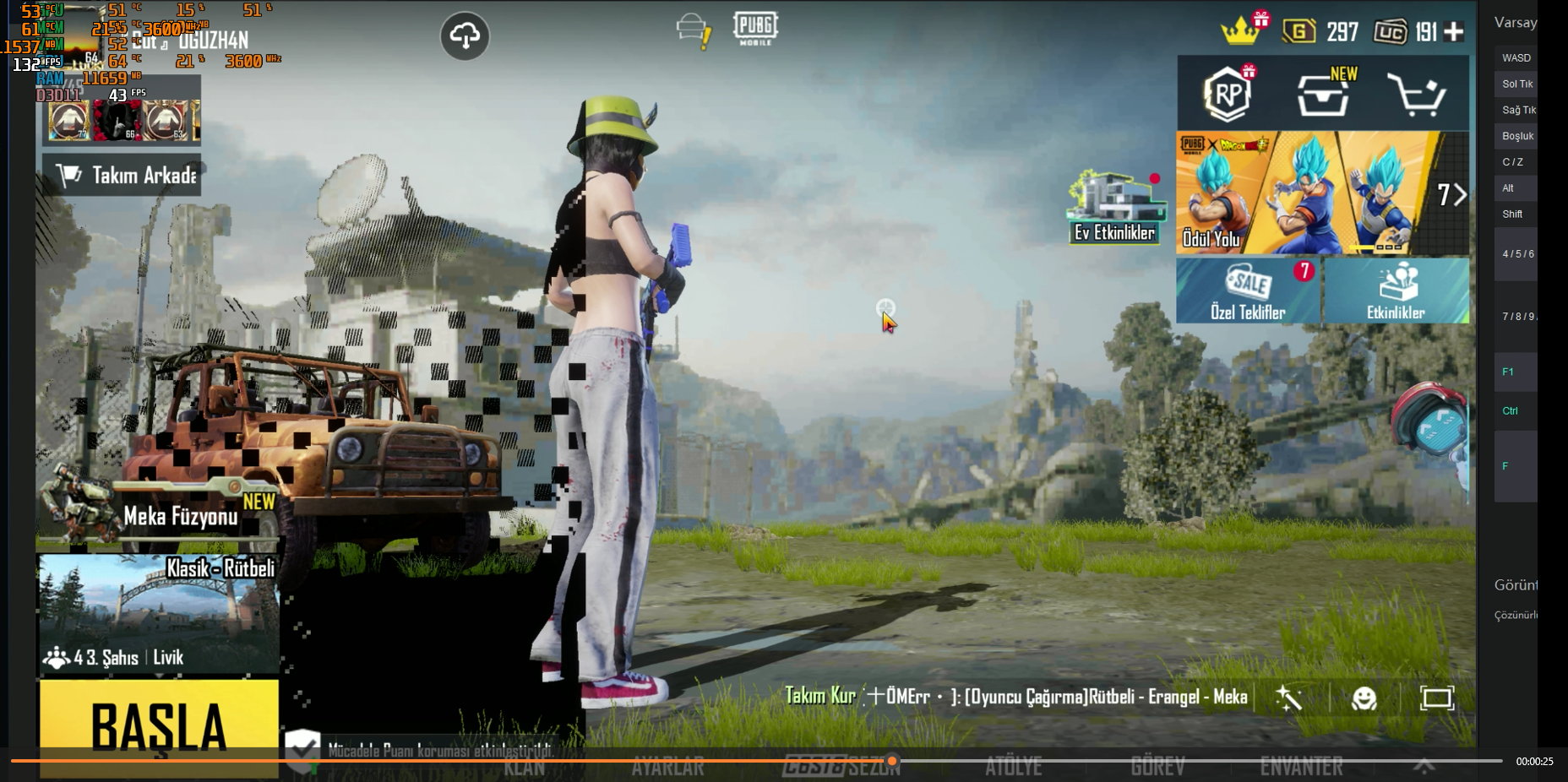
Task: Open the AYARLAR settings tab
Action: click(667, 767)
